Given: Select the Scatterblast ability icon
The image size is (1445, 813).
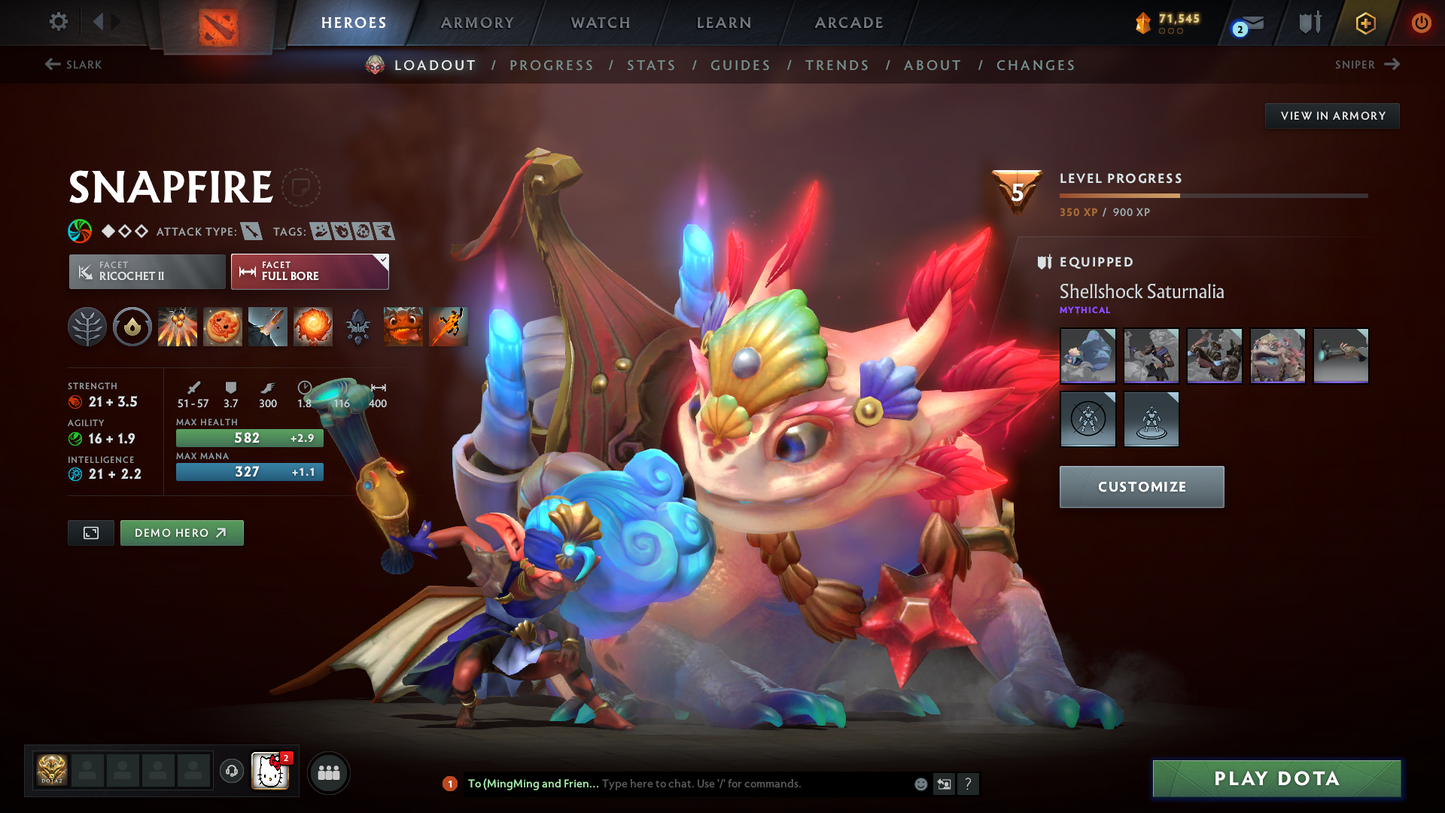Looking at the screenshot, I should click(x=178, y=326).
